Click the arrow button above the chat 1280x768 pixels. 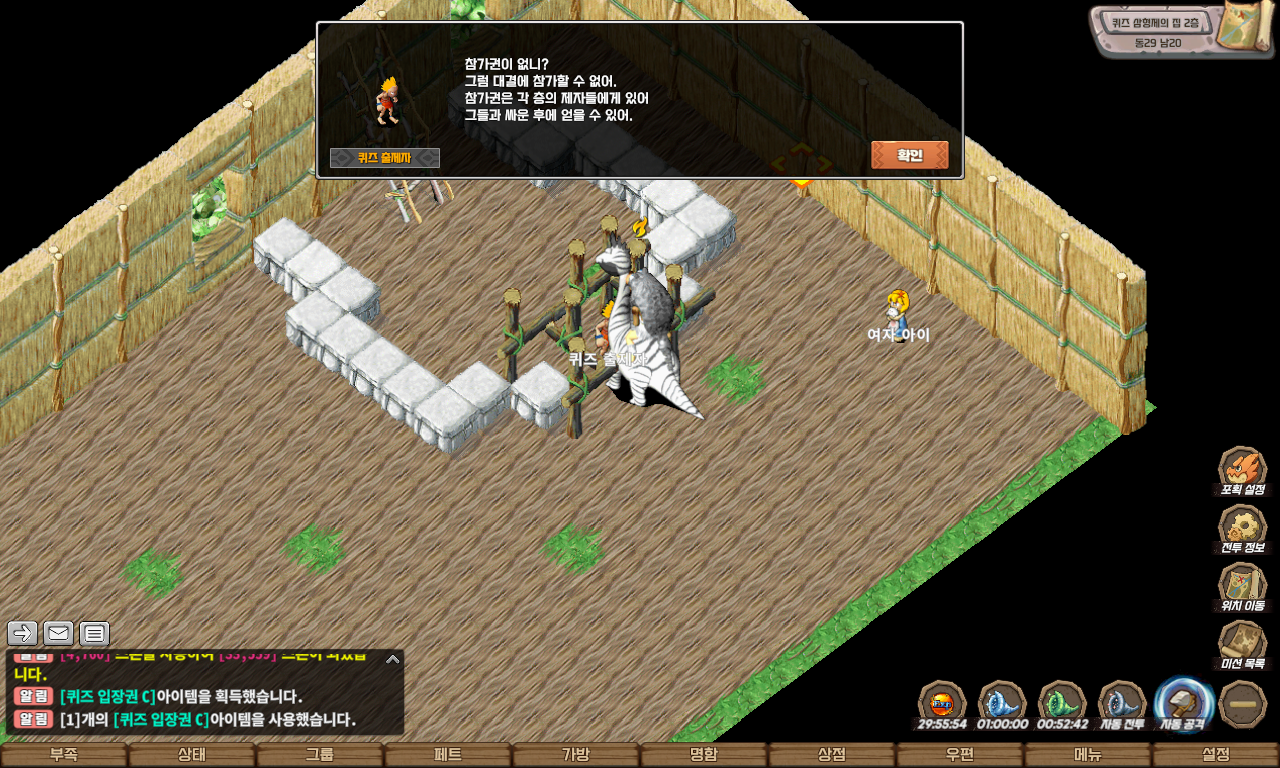(x=22, y=633)
